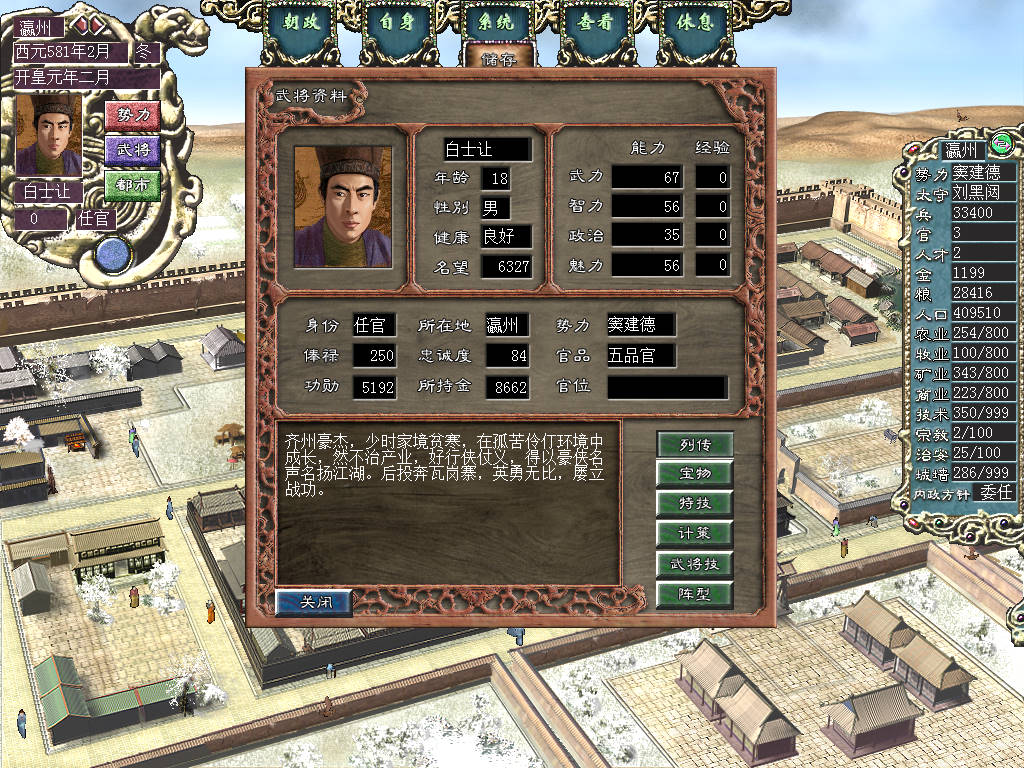Screen dimensions: 1024x768
Task: Select the 储存 save option
Action: click(497, 59)
